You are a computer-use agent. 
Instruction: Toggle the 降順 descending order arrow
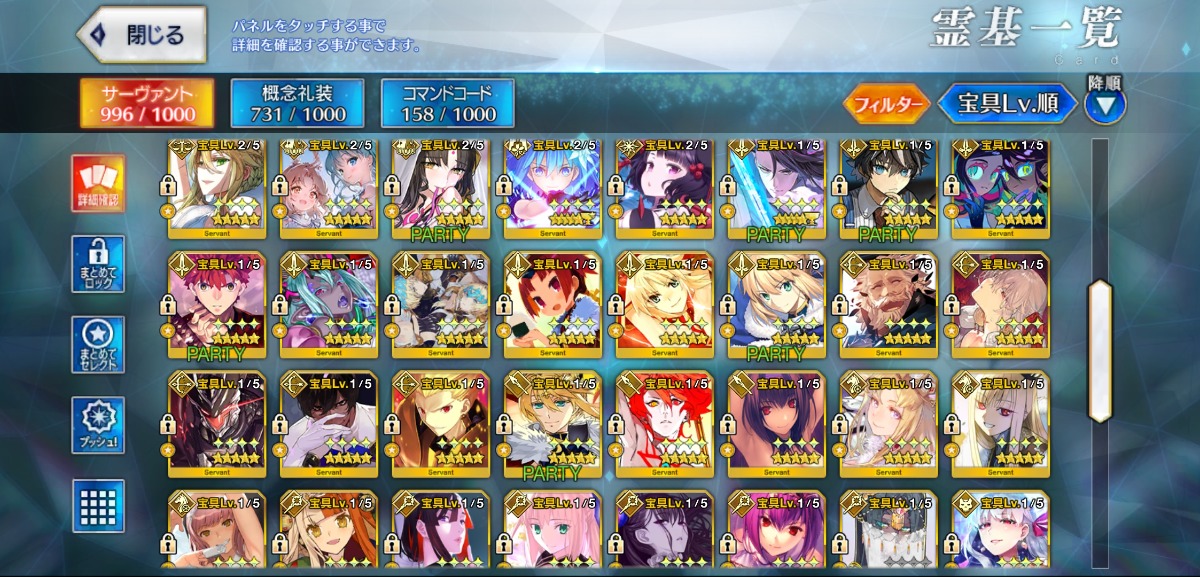[x=1104, y=103]
